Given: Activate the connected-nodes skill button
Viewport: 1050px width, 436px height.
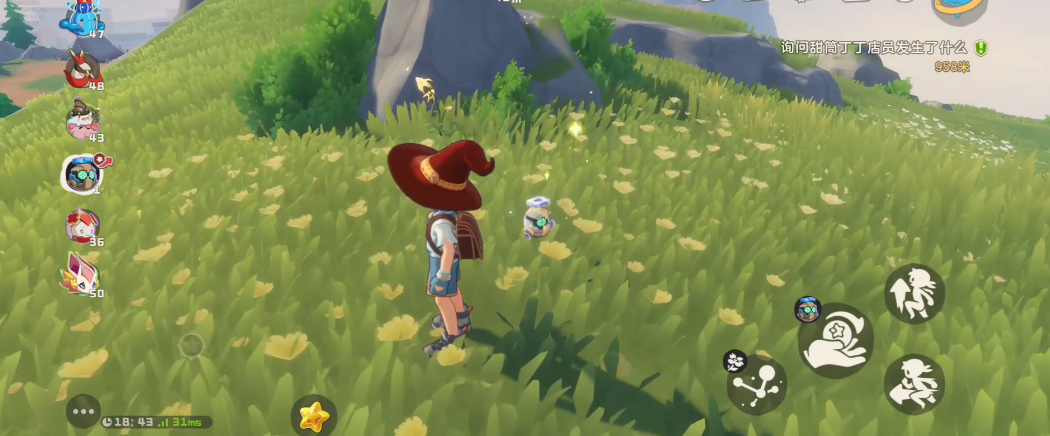Looking at the screenshot, I should (x=757, y=384).
